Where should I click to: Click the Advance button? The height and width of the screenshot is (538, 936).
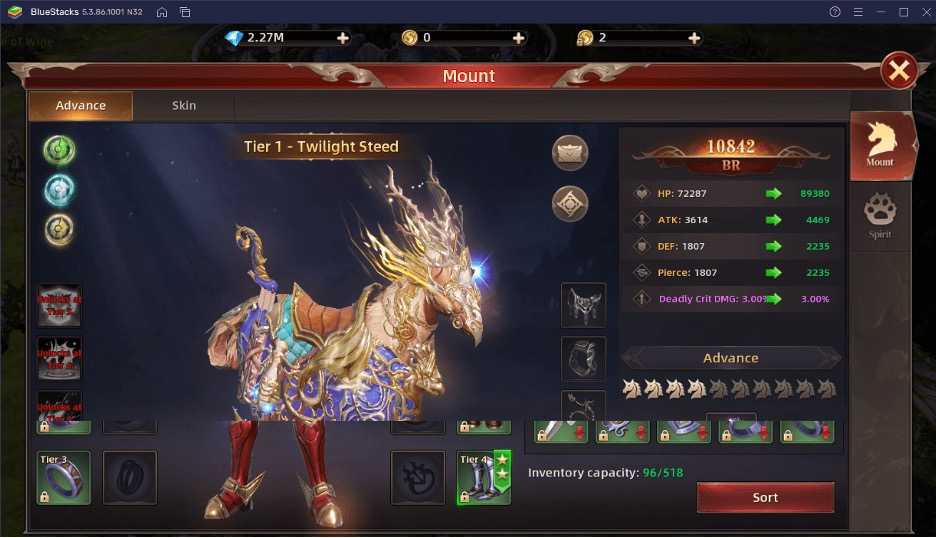pyautogui.click(x=731, y=358)
